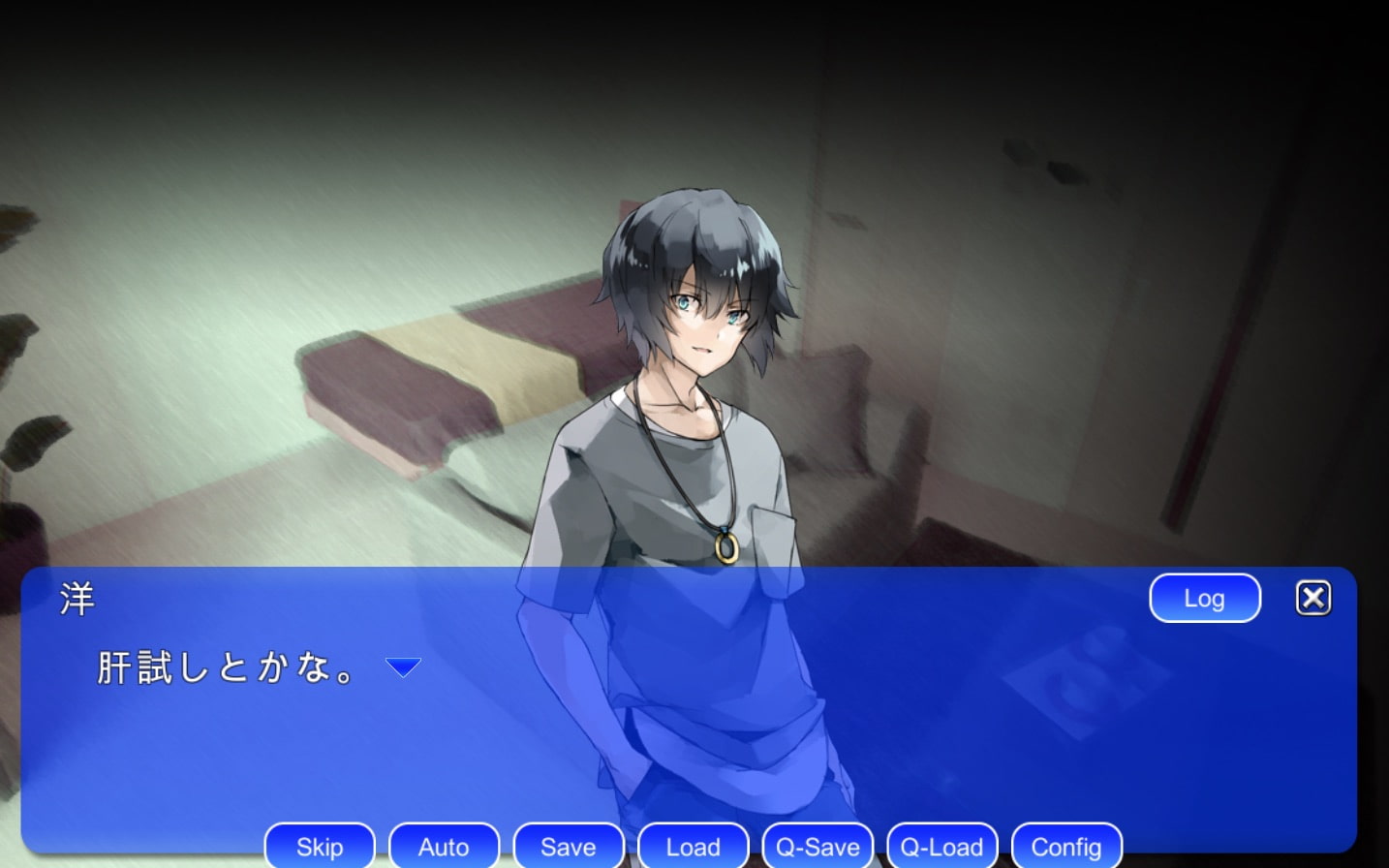Turn on Auto text advance
Screen dimensions: 1389x868
[x=444, y=847]
